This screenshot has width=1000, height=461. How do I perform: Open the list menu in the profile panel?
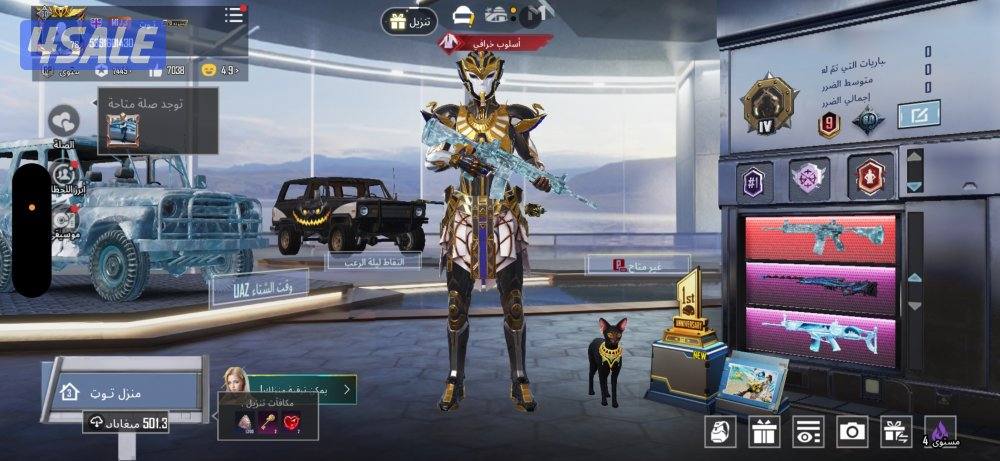click(234, 14)
